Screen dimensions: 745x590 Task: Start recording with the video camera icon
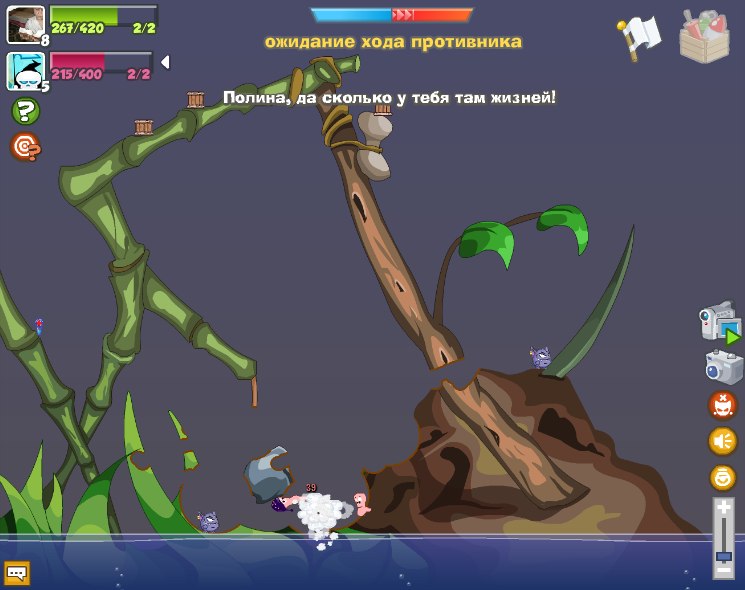tap(719, 324)
